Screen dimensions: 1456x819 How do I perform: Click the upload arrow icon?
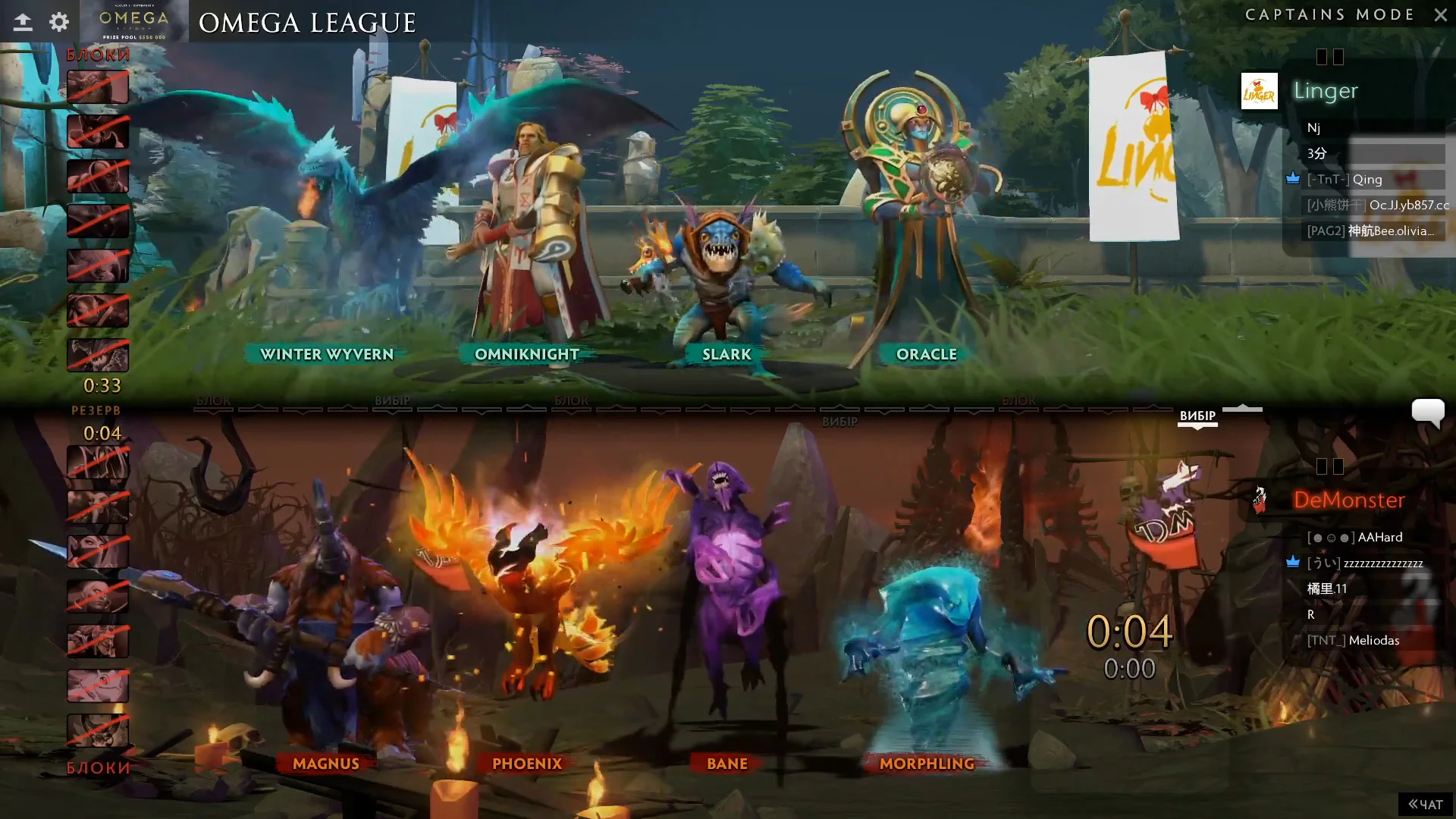coord(23,22)
